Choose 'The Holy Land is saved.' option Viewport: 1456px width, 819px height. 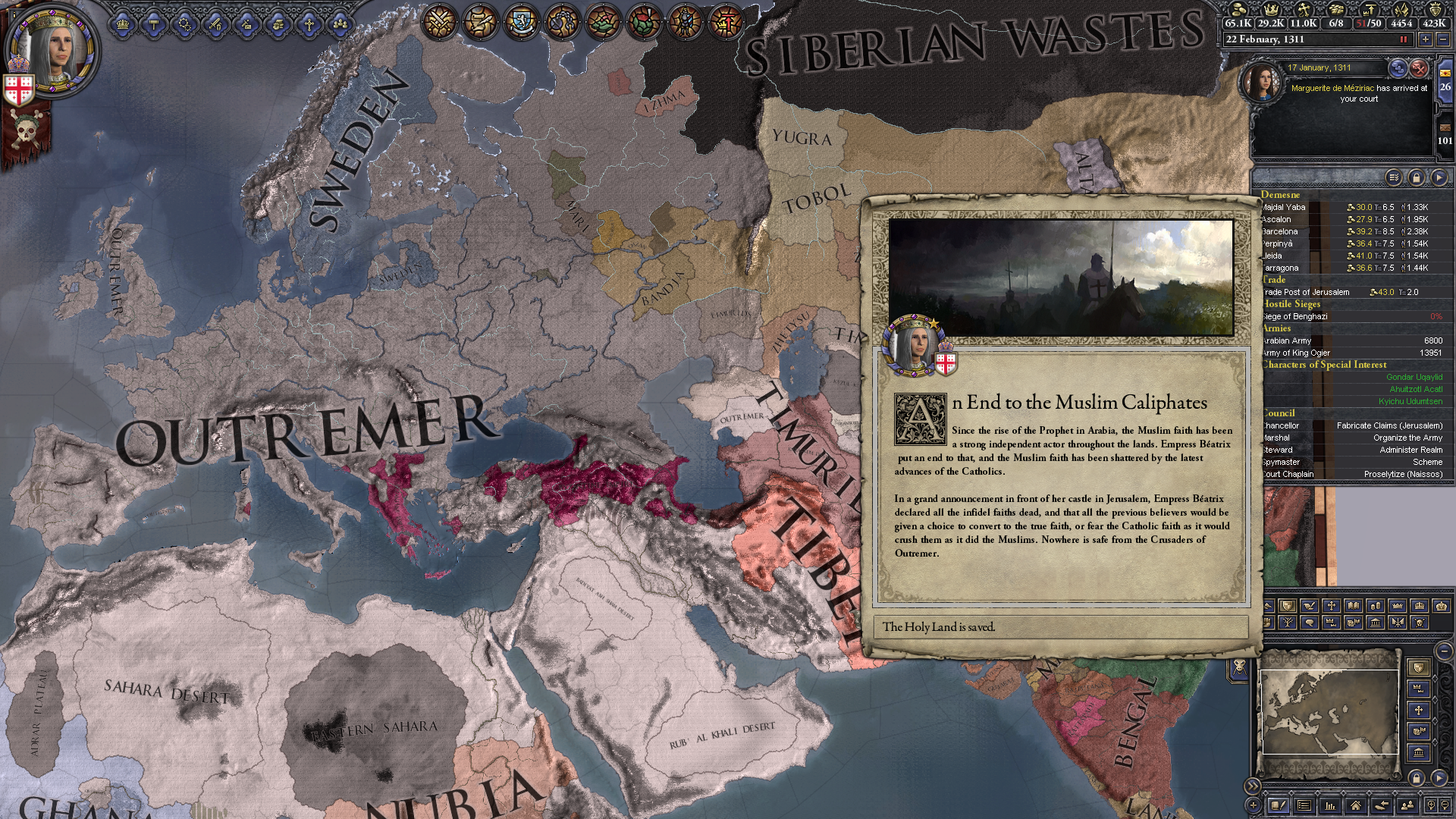[x=1060, y=627]
